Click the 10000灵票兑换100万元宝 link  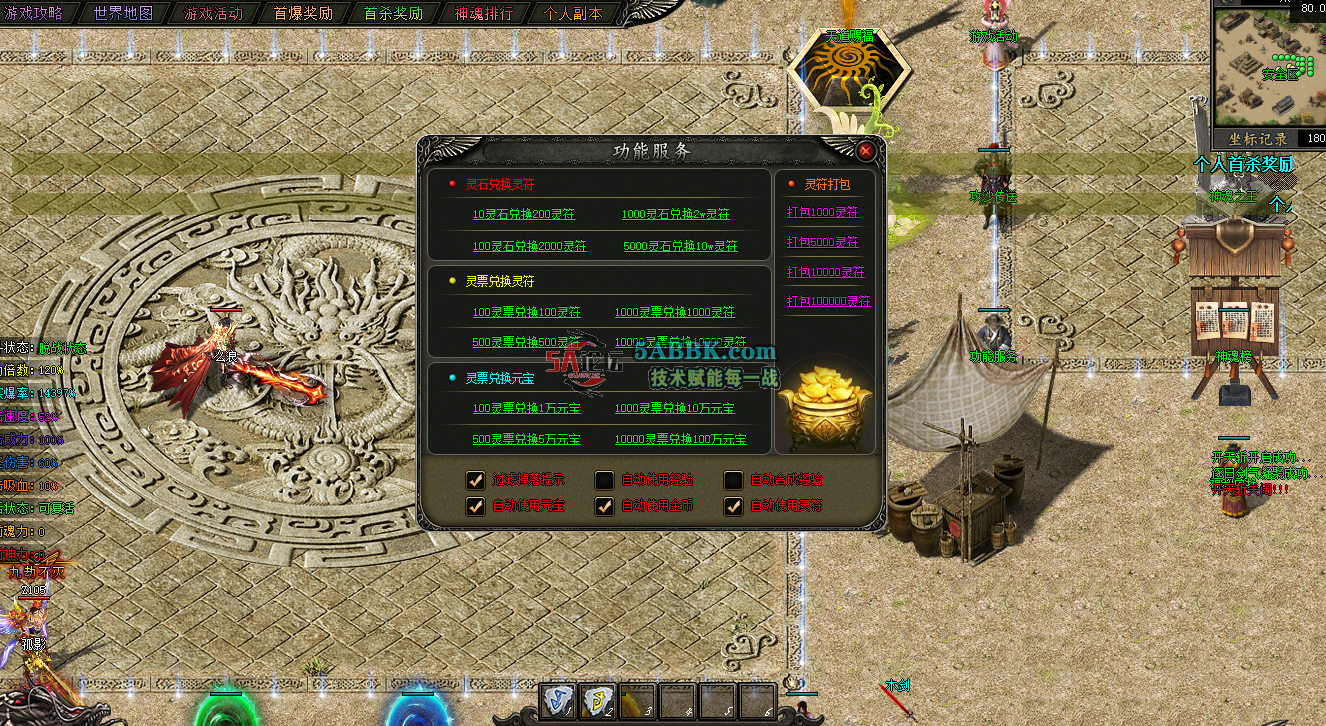[680, 439]
